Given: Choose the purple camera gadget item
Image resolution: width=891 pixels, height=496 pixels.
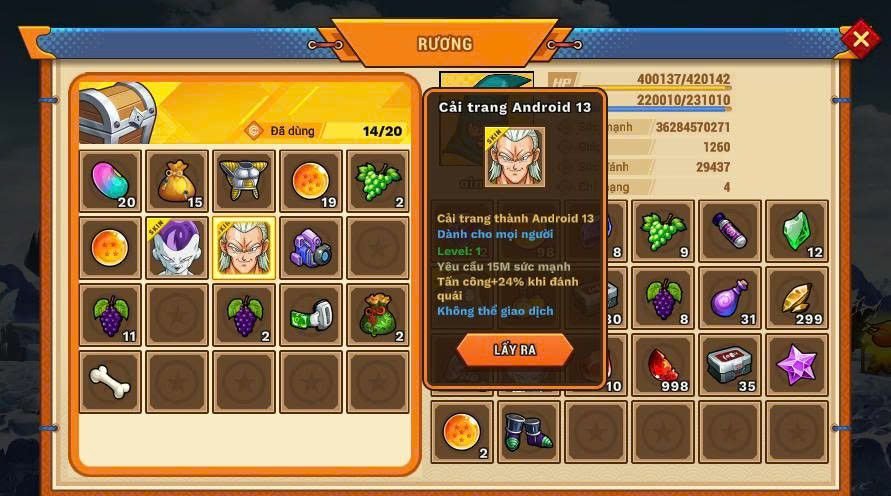Looking at the screenshot, I should point(311,248).
